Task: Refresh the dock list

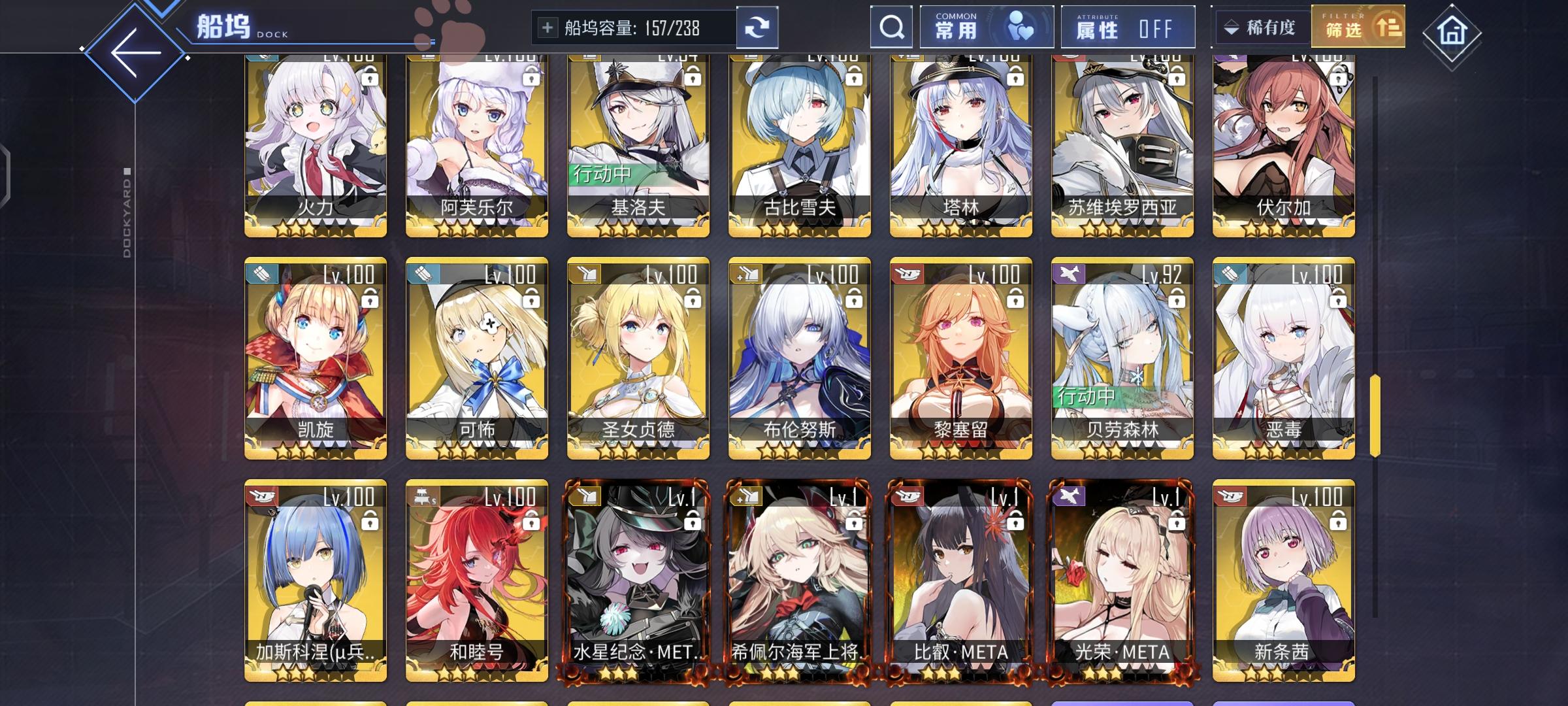Action: [x=758, y=27]
